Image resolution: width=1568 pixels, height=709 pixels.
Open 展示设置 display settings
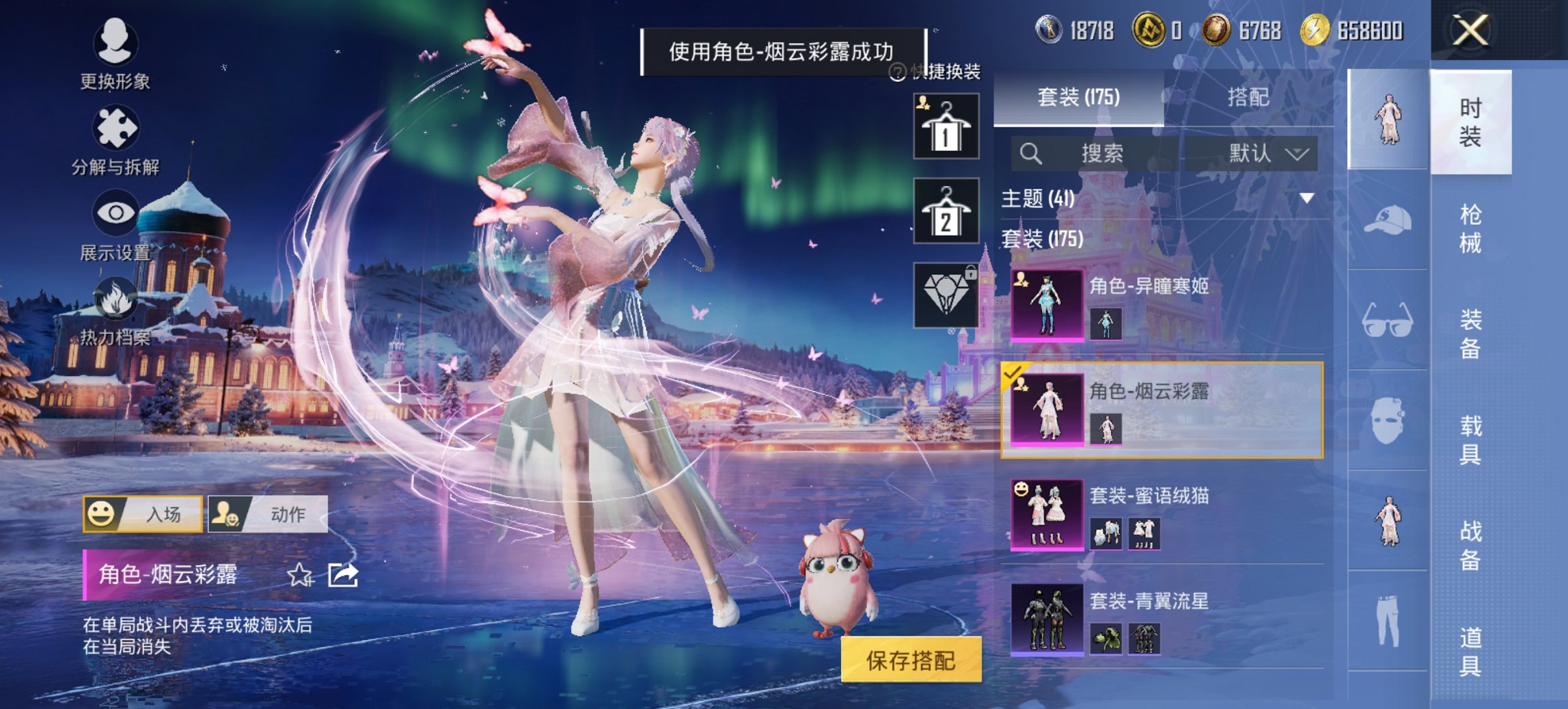pyautogui.click(x=116, y=222)
